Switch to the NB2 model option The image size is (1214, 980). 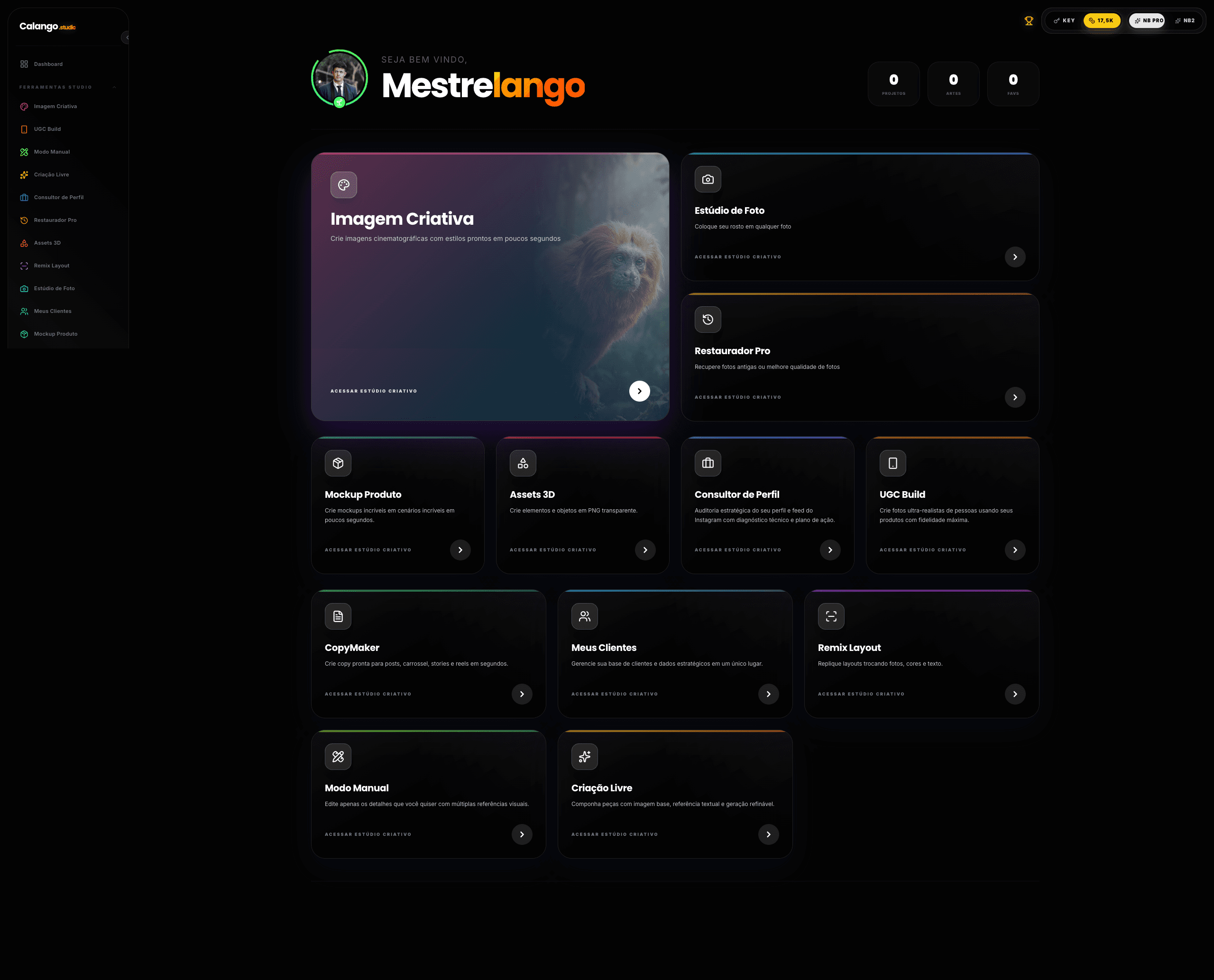(x=1185, y=21)
